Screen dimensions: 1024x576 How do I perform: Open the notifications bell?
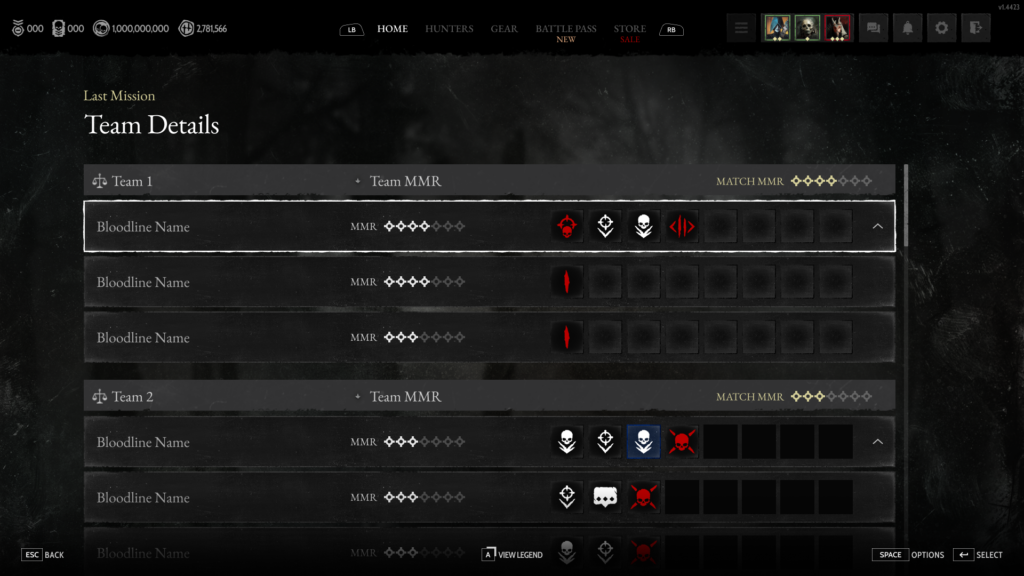coord(908,28)
